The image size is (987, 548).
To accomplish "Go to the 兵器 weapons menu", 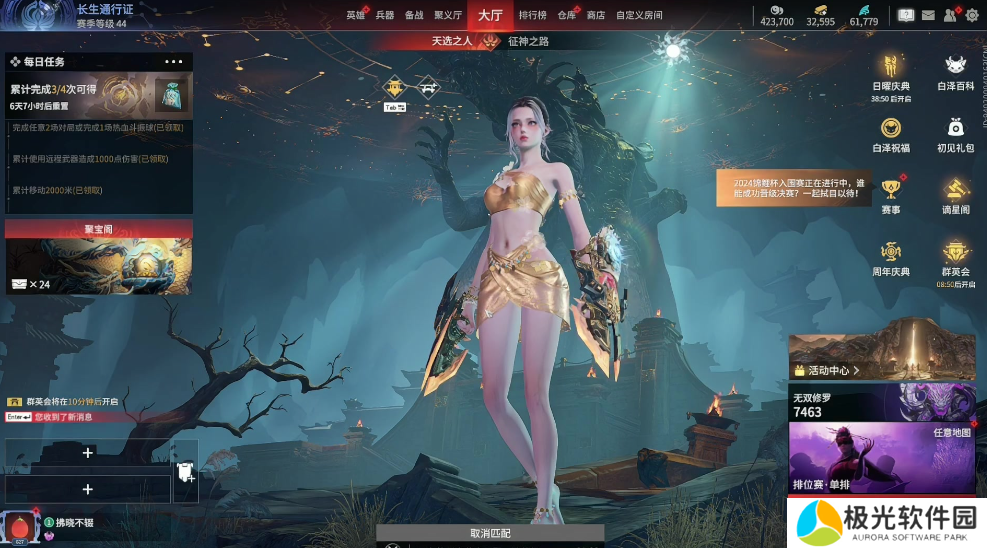I will coord(385,16).
